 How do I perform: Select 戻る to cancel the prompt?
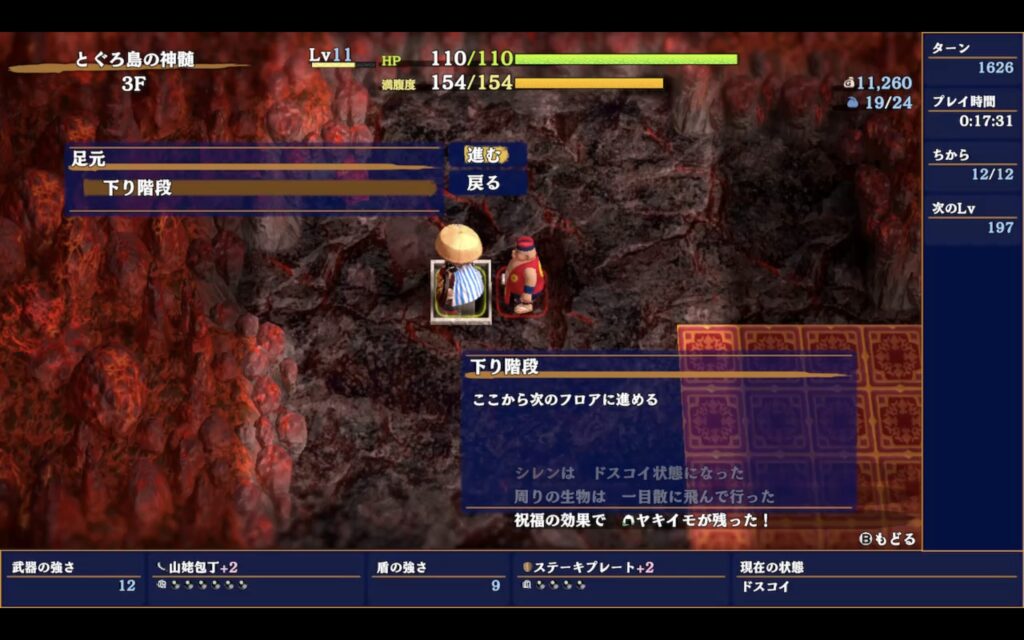coord(485,184)
